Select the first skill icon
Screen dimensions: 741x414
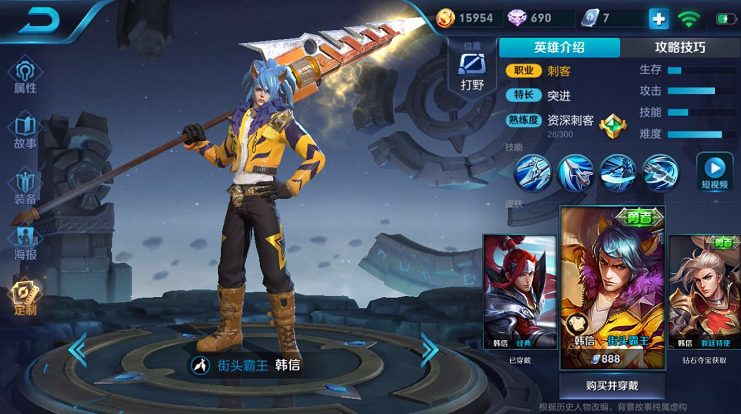coord(533,172)
